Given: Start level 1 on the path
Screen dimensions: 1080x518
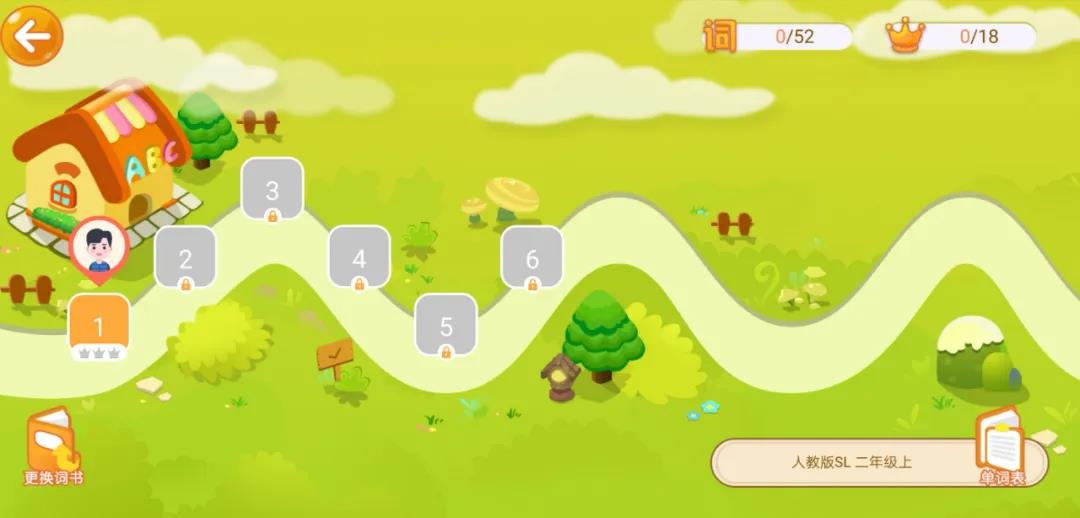Looking at the screenshot, I should coord(98,325).
